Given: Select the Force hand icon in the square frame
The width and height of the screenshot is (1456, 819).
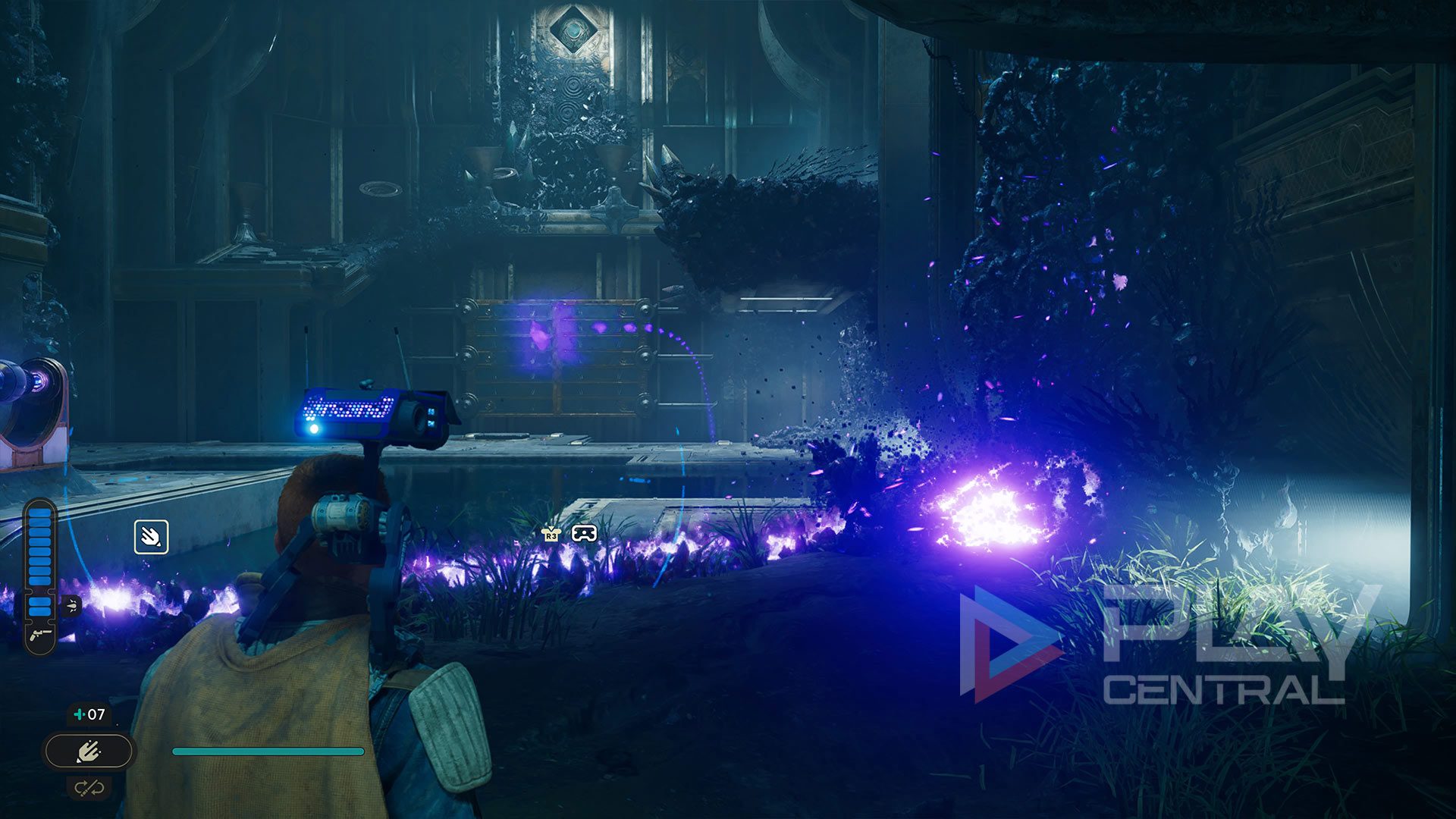Looking at the screenshot, I should coord(151,537).
